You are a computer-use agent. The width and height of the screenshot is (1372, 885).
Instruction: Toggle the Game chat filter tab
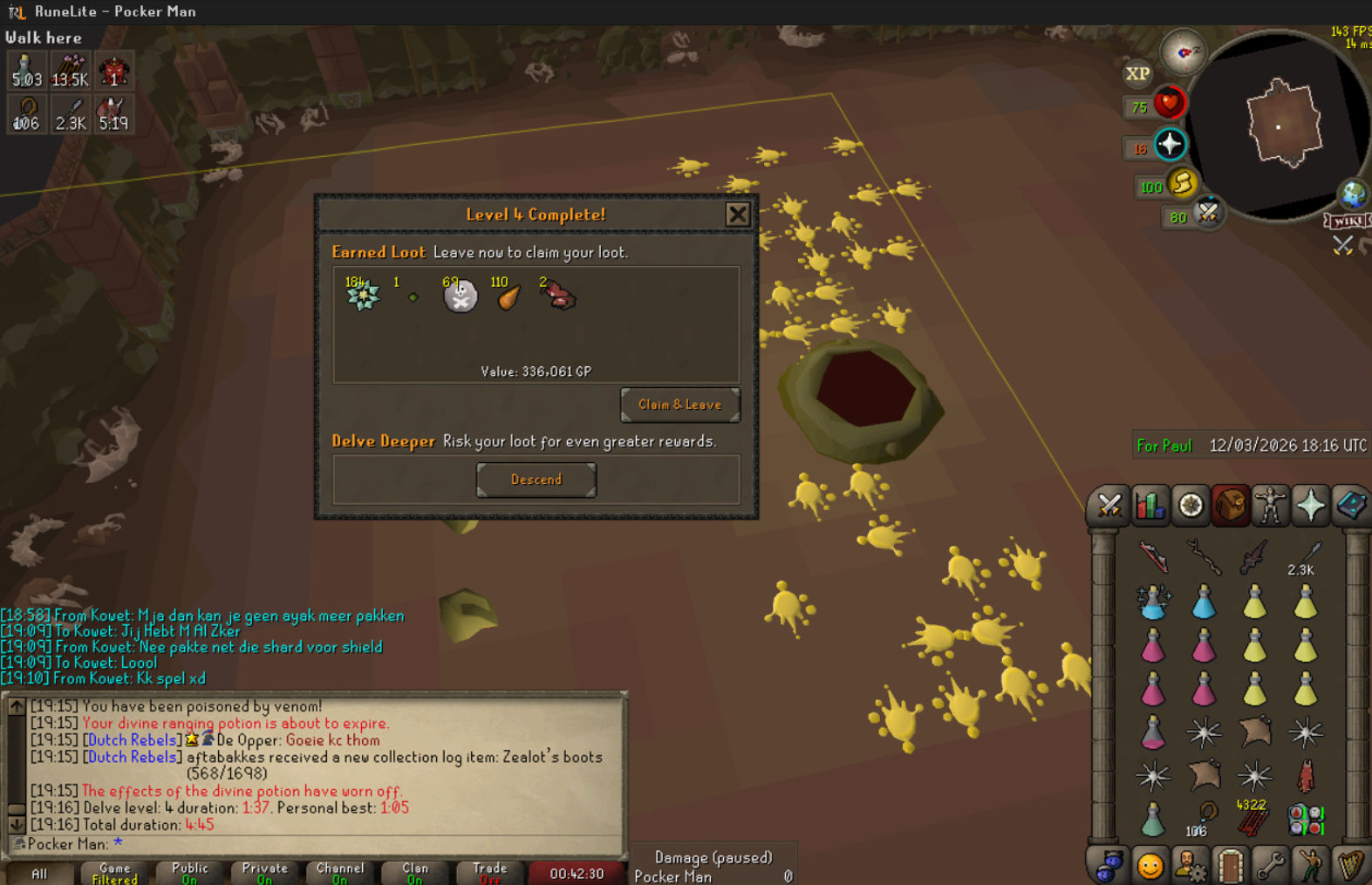point(114,873)
